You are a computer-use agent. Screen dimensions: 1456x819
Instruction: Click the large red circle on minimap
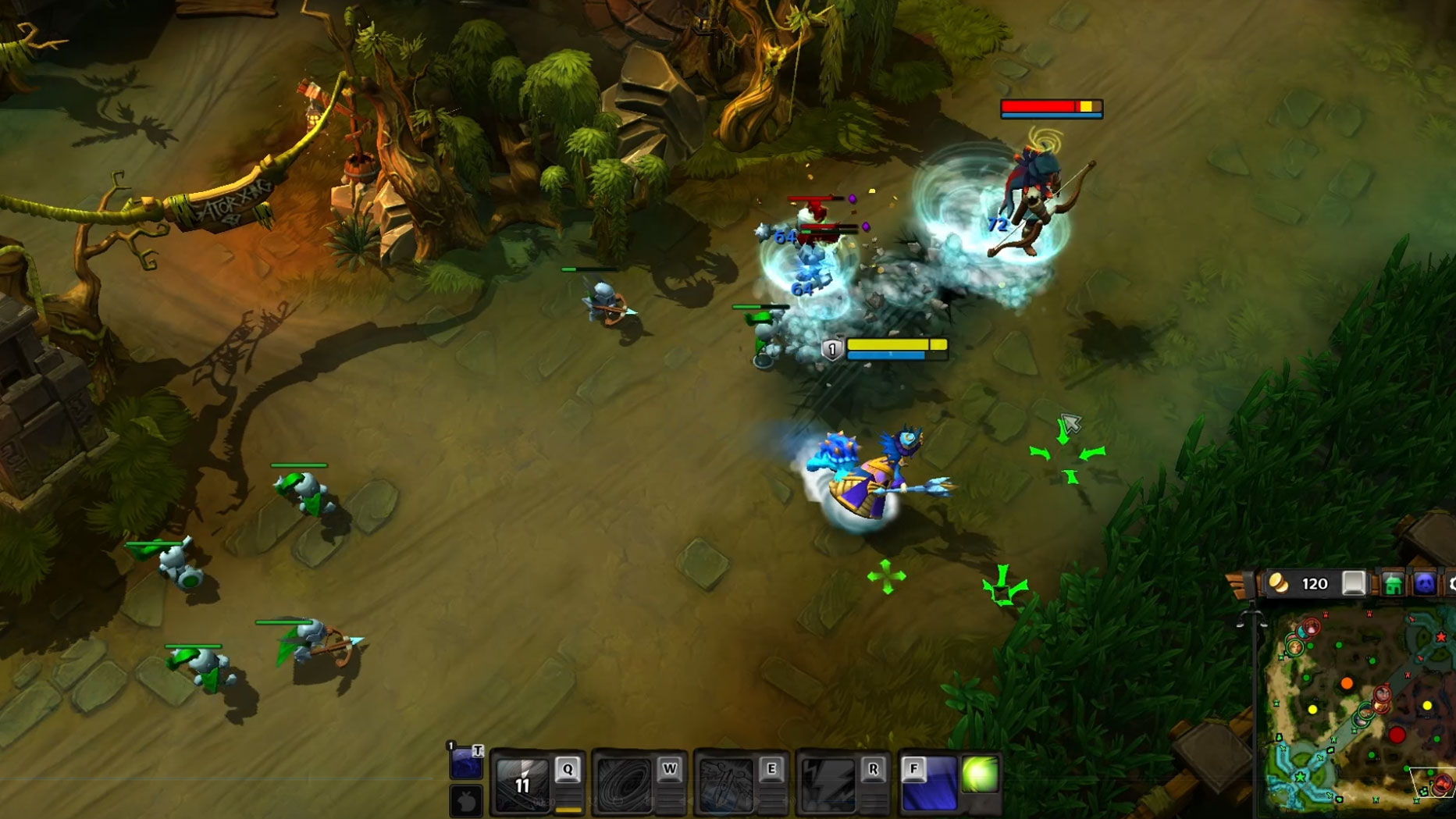pos(1397,735)
